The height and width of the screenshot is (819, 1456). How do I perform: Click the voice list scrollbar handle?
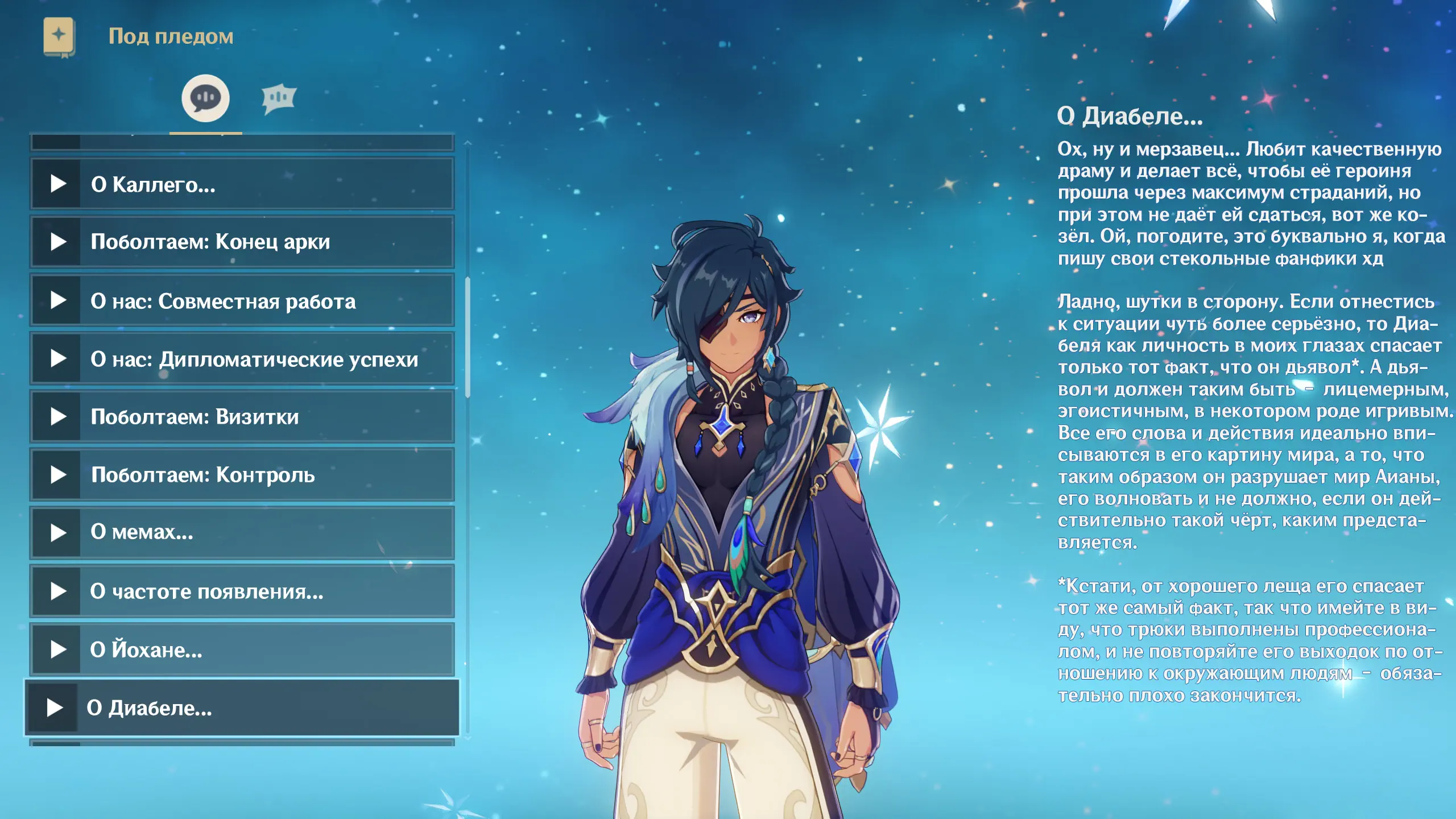click(x=468, y=337)
